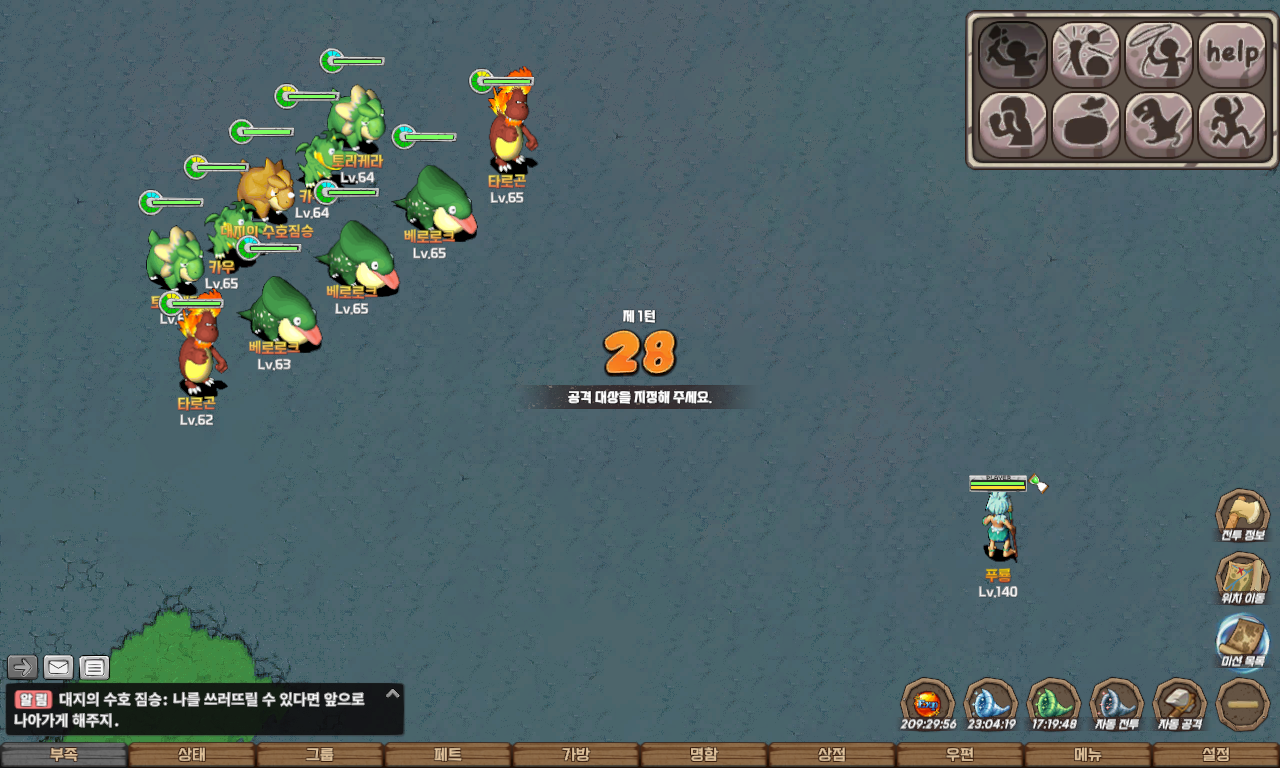The image size is (1280, 768).
Task: Select the guard stance command
Action: (x=1012, y=125)
